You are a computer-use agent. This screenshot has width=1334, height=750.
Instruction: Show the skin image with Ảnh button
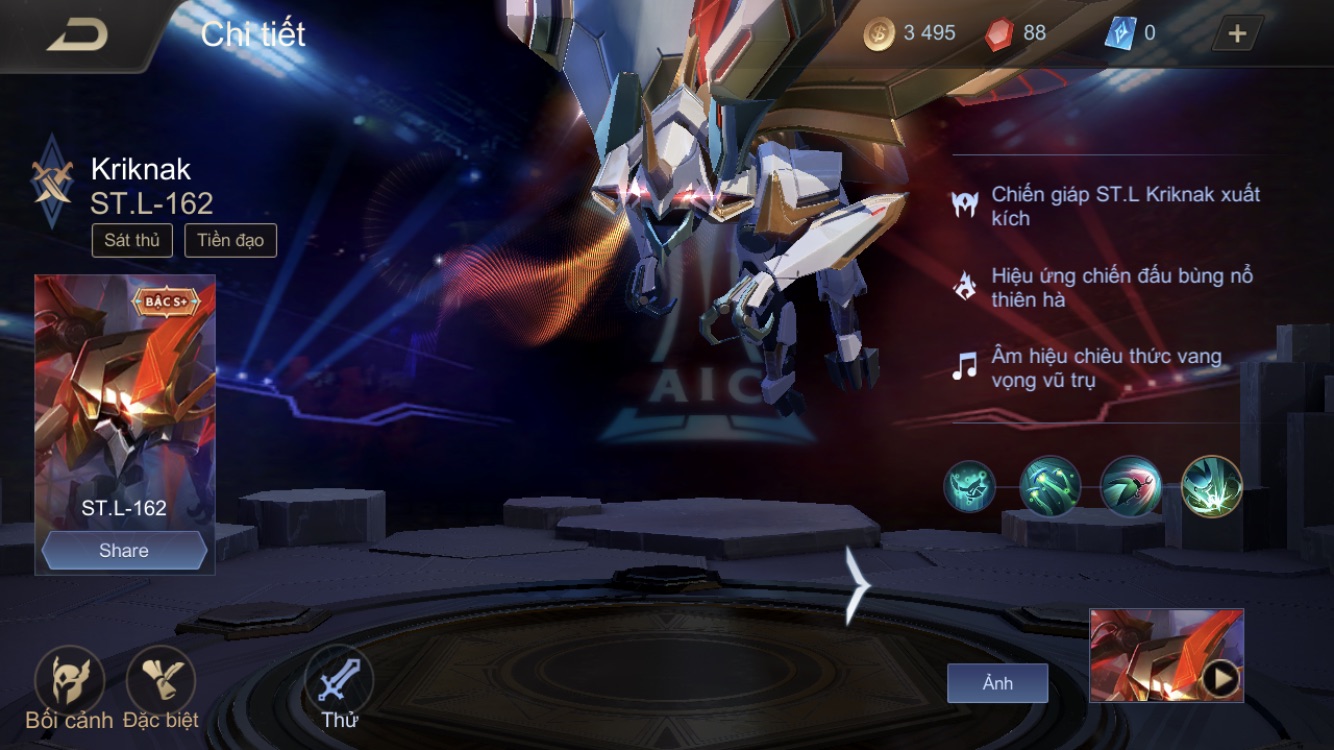tap(997, 683)
